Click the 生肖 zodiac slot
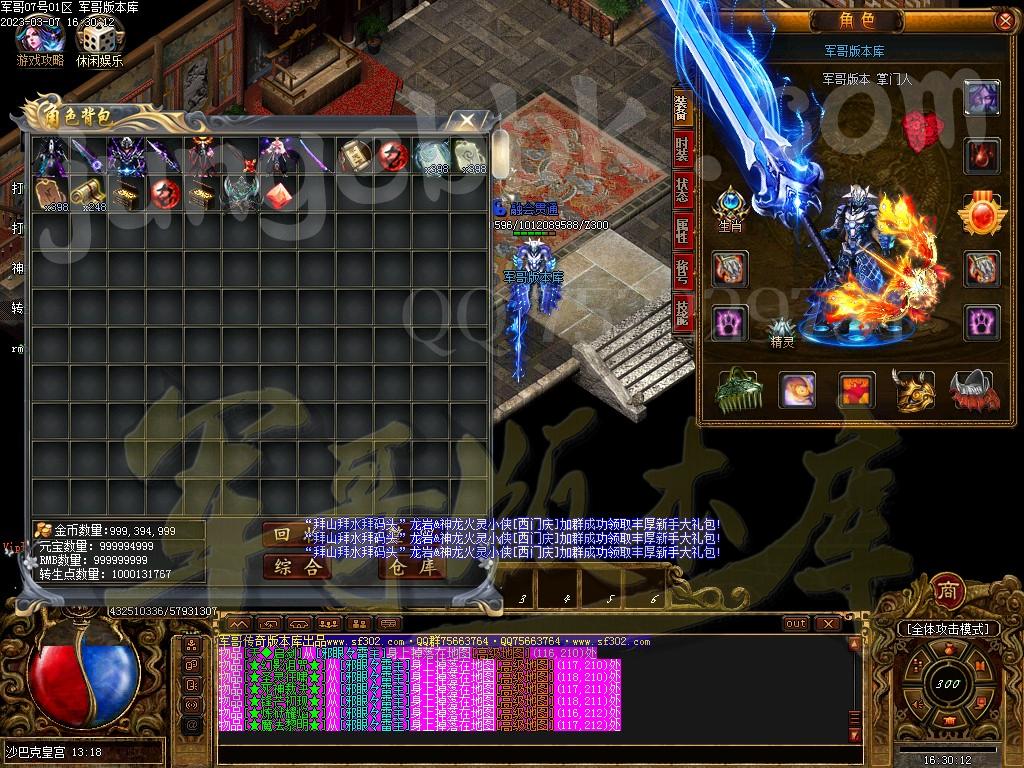1024x768 pixels. [731, 207]
